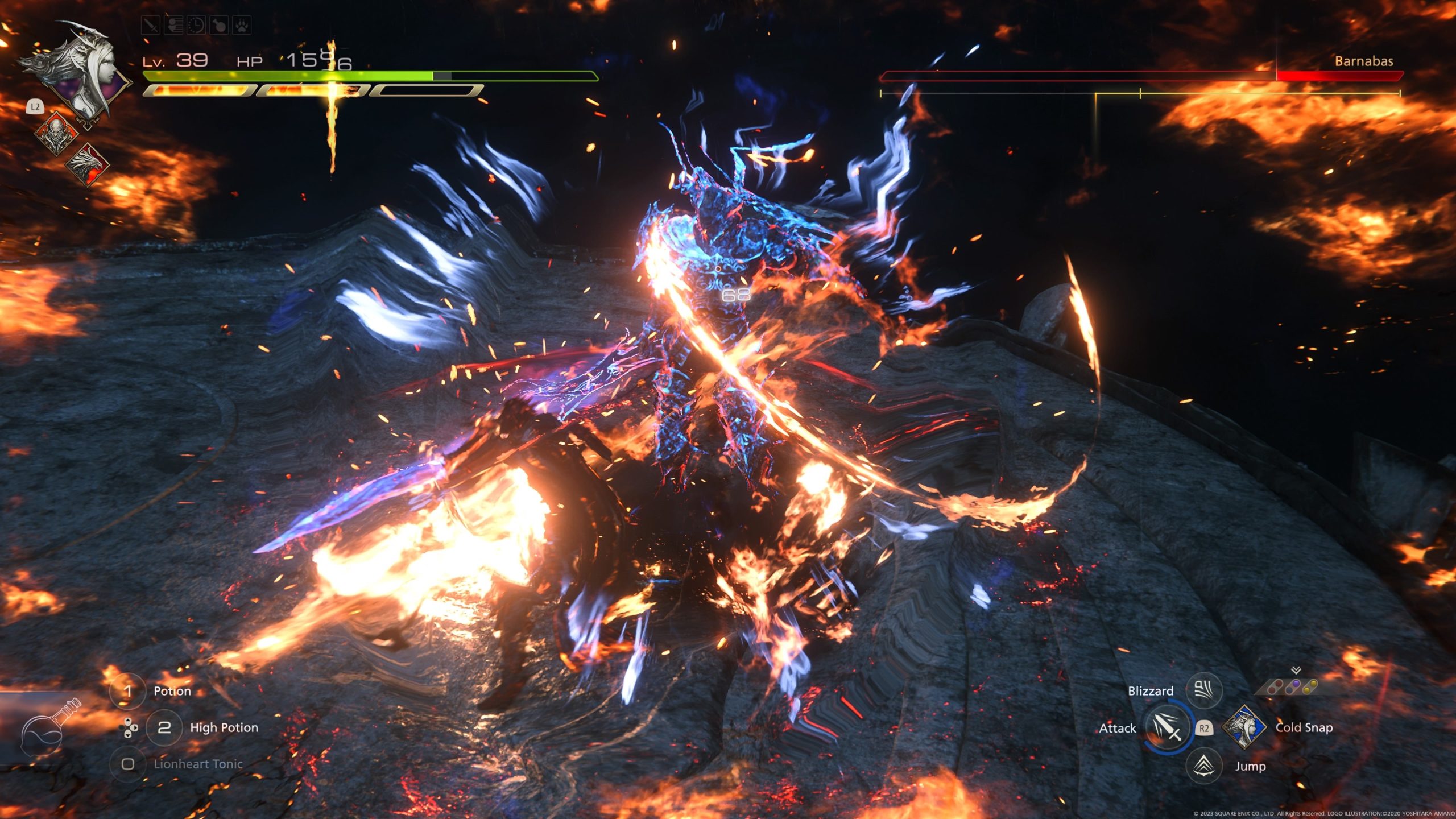Viewport: 1456px width, 819px height.
Task: Use the High Potion shortcut slot
Action: click(x=164, y=727)
